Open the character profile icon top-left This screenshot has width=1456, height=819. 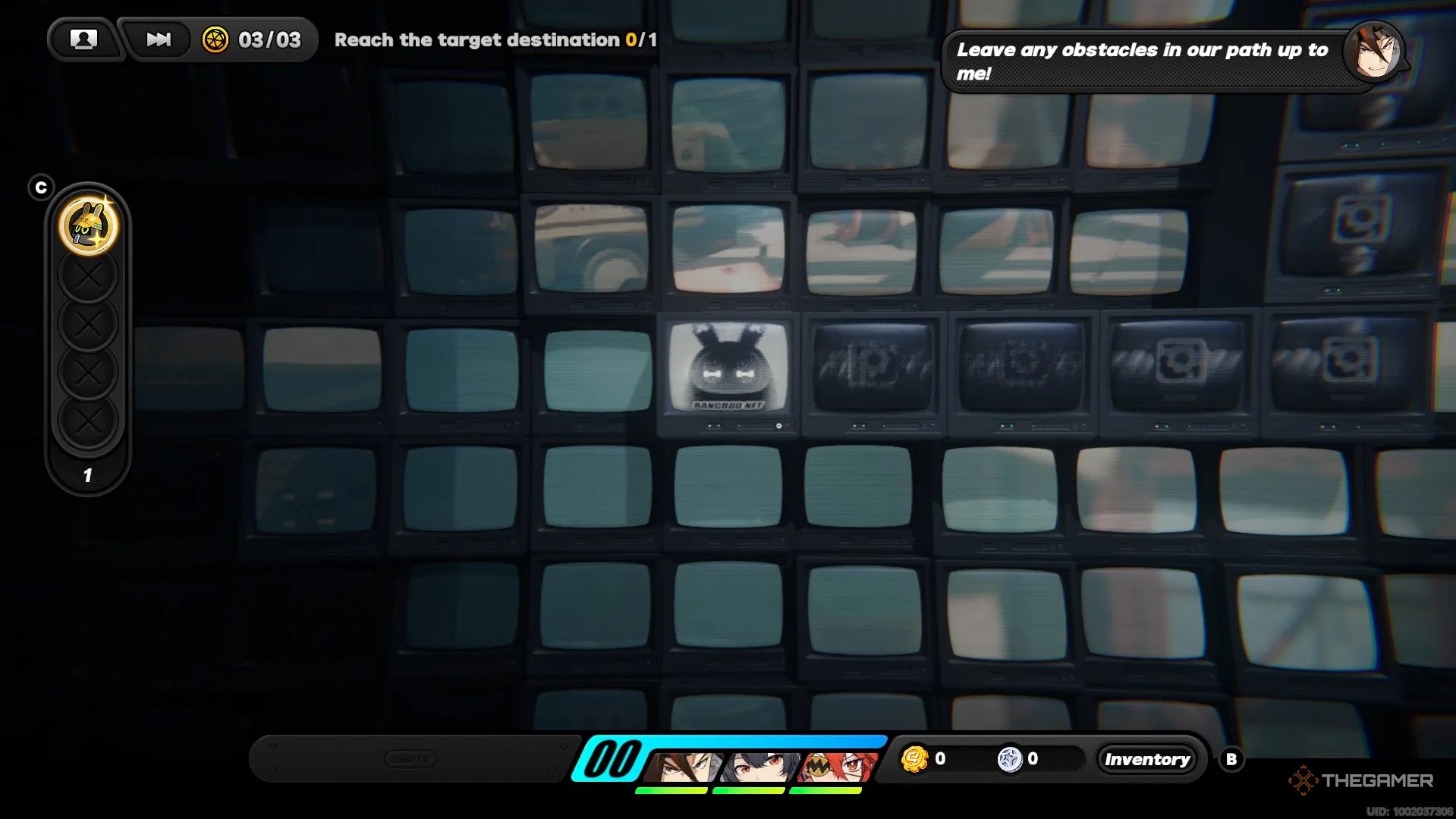[x=84, y=39]
